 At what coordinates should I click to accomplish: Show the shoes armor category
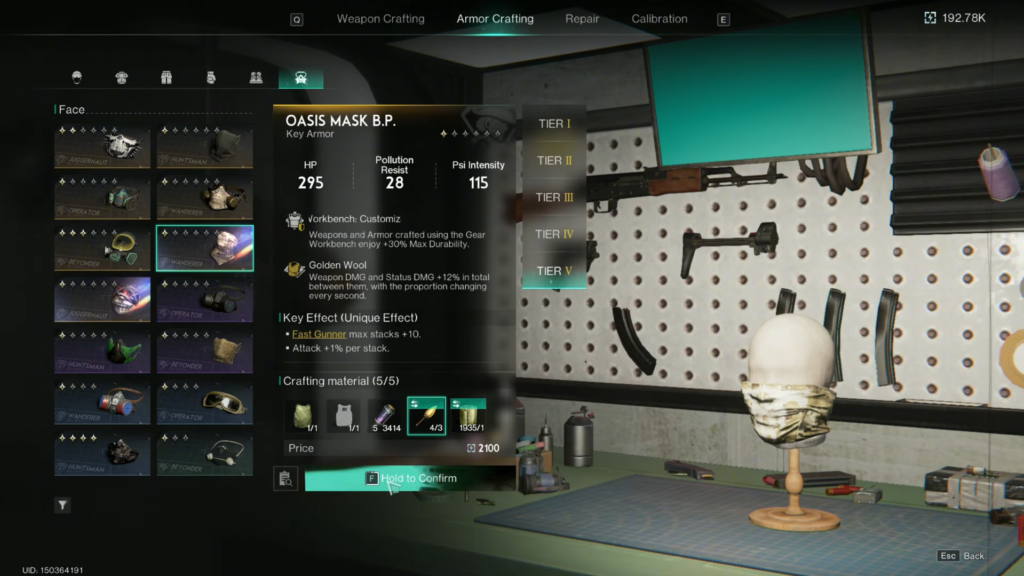pyautogui.click(x=255, y=78)
